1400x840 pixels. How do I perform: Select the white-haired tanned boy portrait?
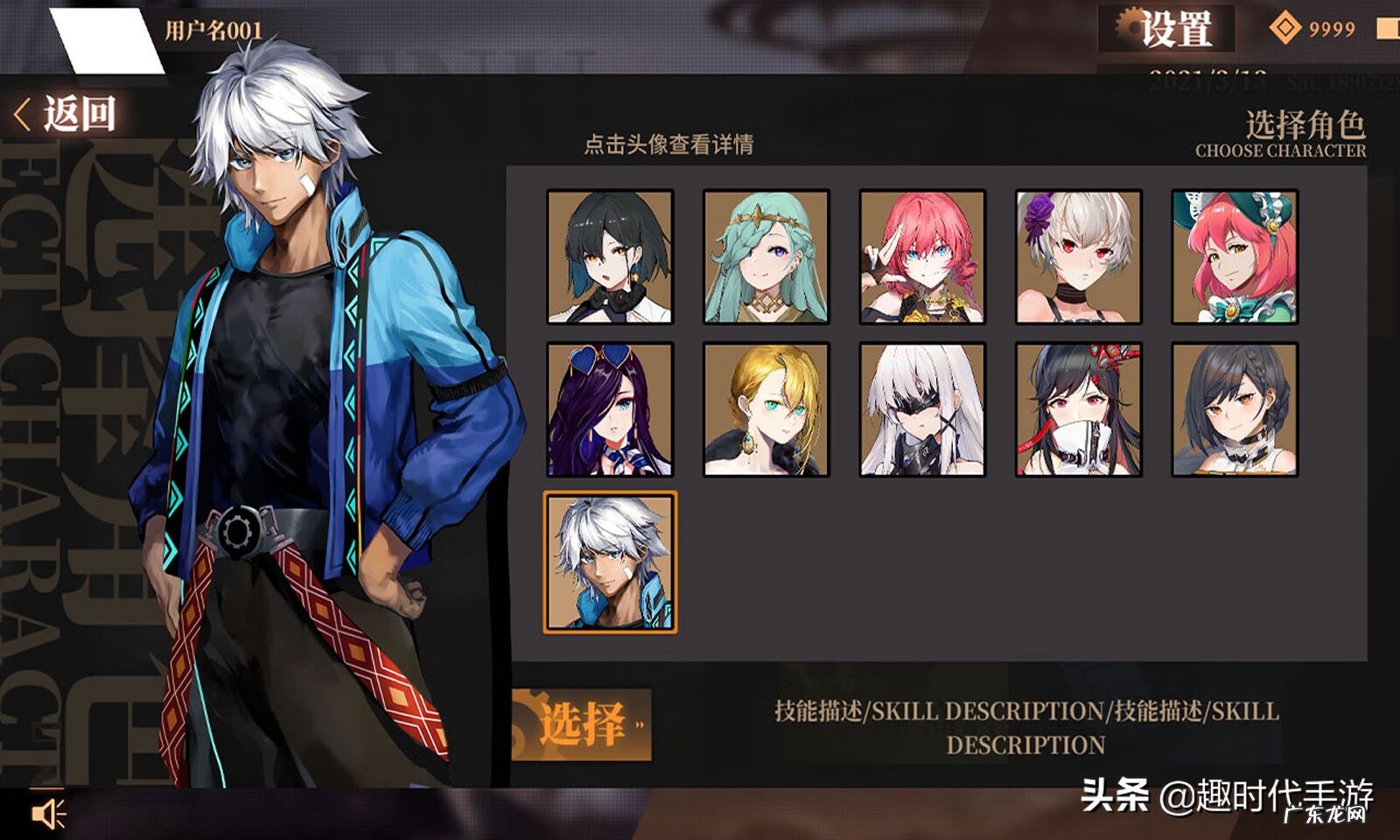pos(610,563)
